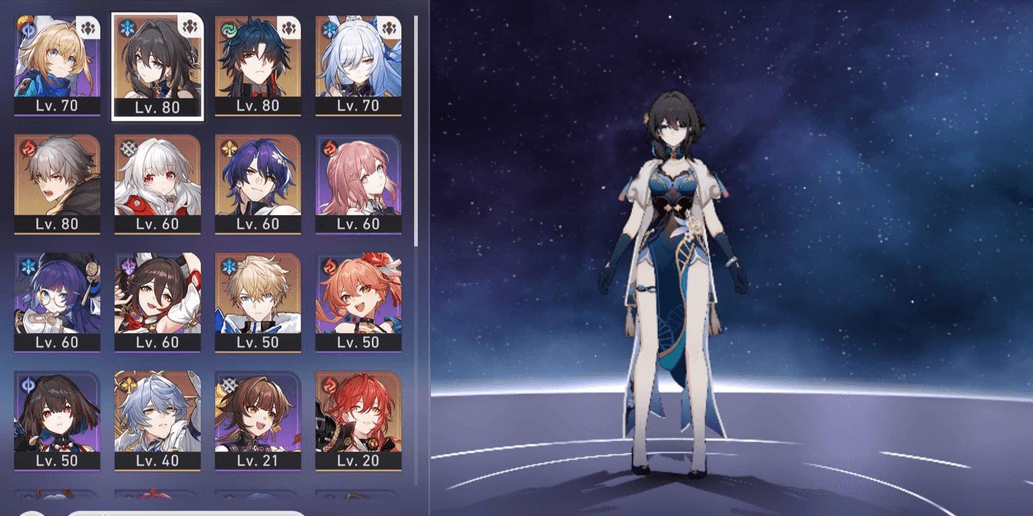Viewport: 1033px width, 516px height.
Task: Pick the dark blue-haired Lv. 60 character
Action: 257,177
